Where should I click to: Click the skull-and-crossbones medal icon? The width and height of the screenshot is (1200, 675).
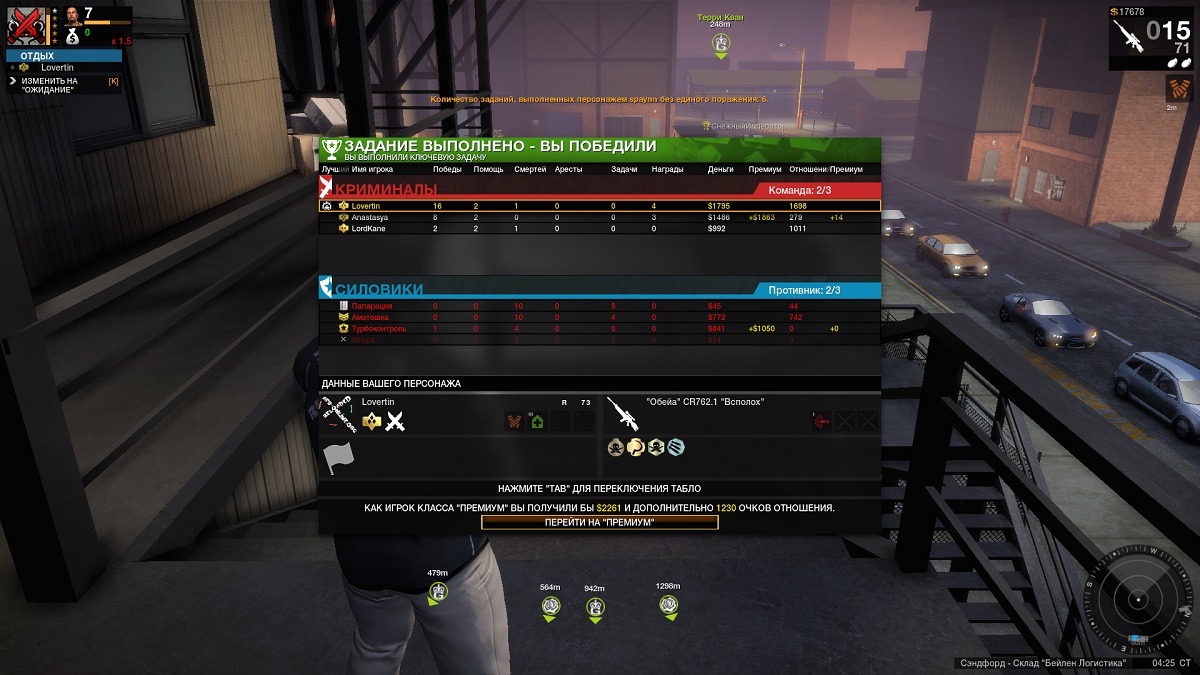(615, 447)
